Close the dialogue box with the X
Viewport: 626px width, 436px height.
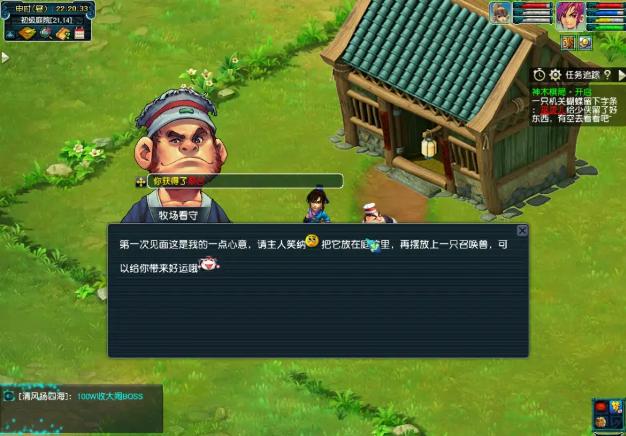522,231
